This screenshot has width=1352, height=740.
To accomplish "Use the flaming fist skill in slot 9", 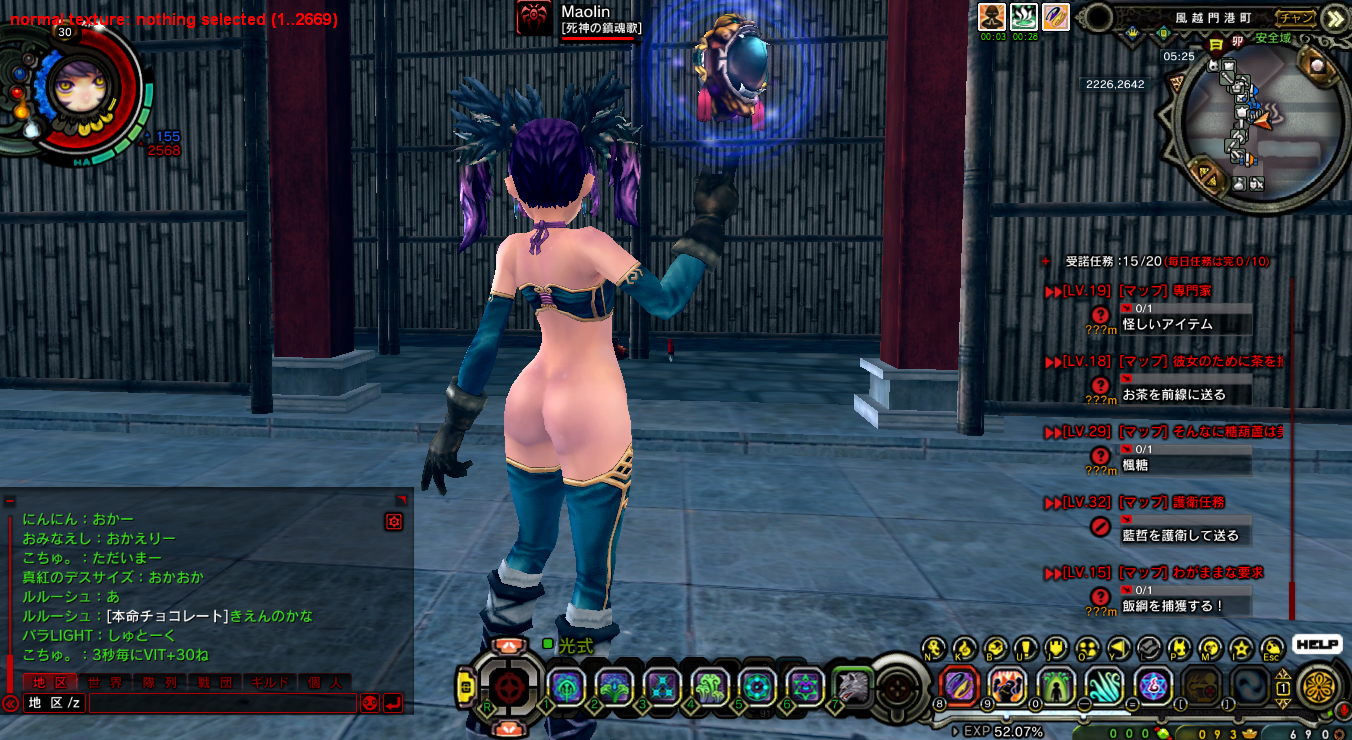I will 1007,686.
